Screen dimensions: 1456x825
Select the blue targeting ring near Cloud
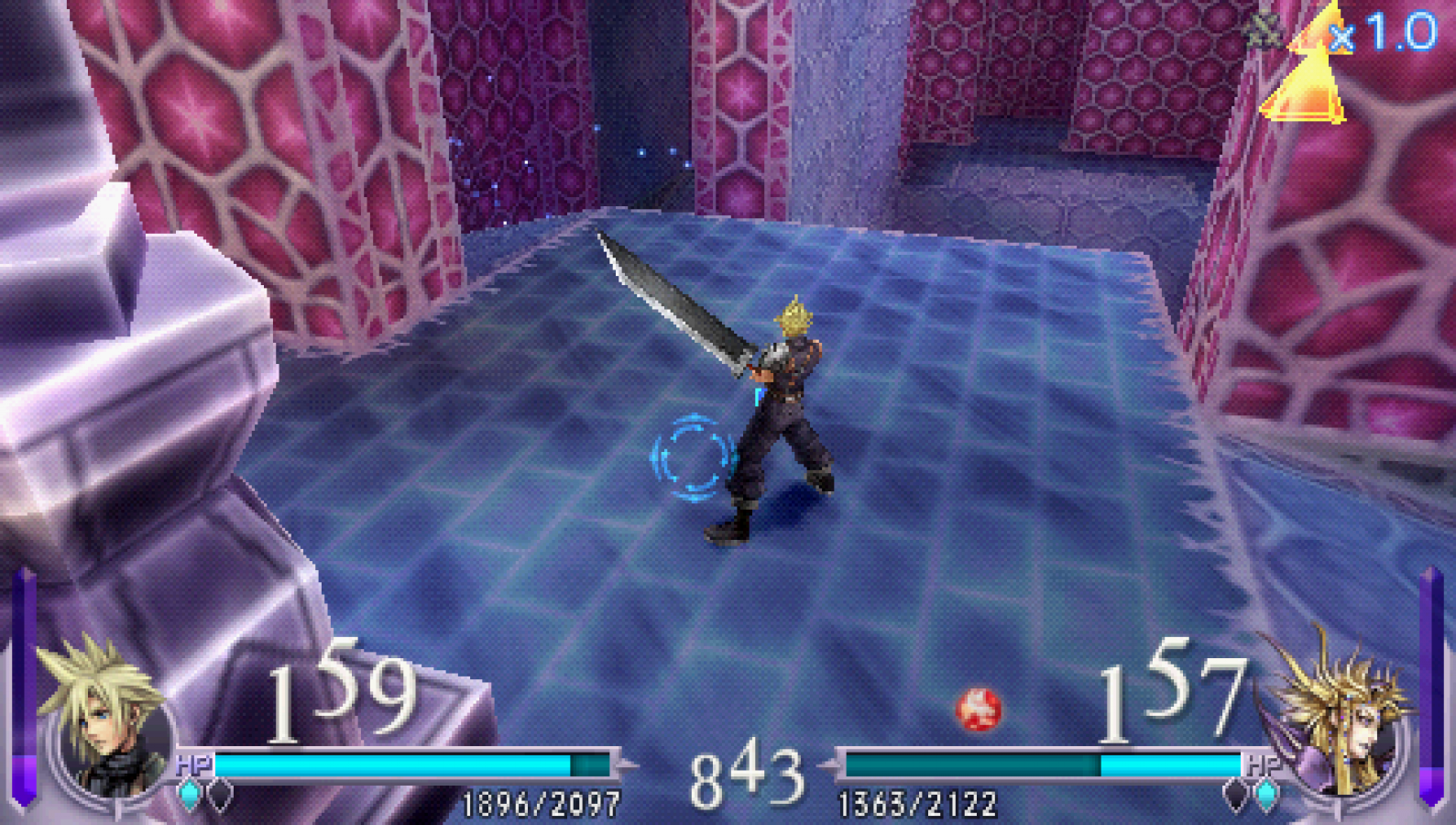pyautogui.click(x=695, y=456)
